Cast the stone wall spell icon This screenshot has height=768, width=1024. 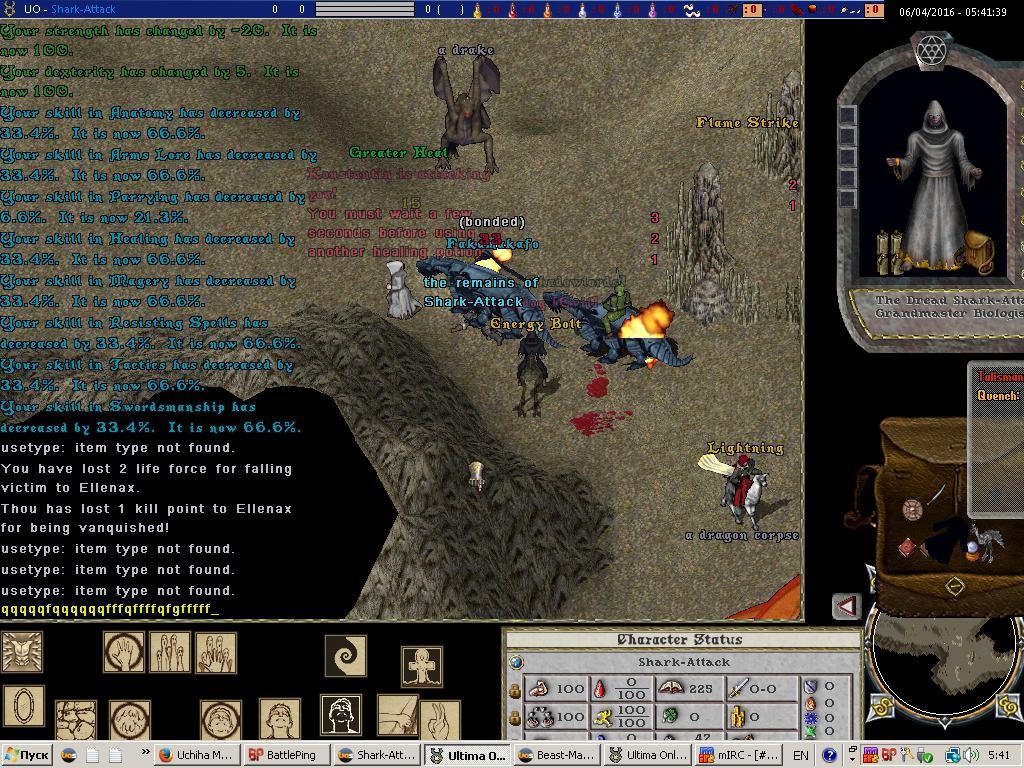[75, 720]
